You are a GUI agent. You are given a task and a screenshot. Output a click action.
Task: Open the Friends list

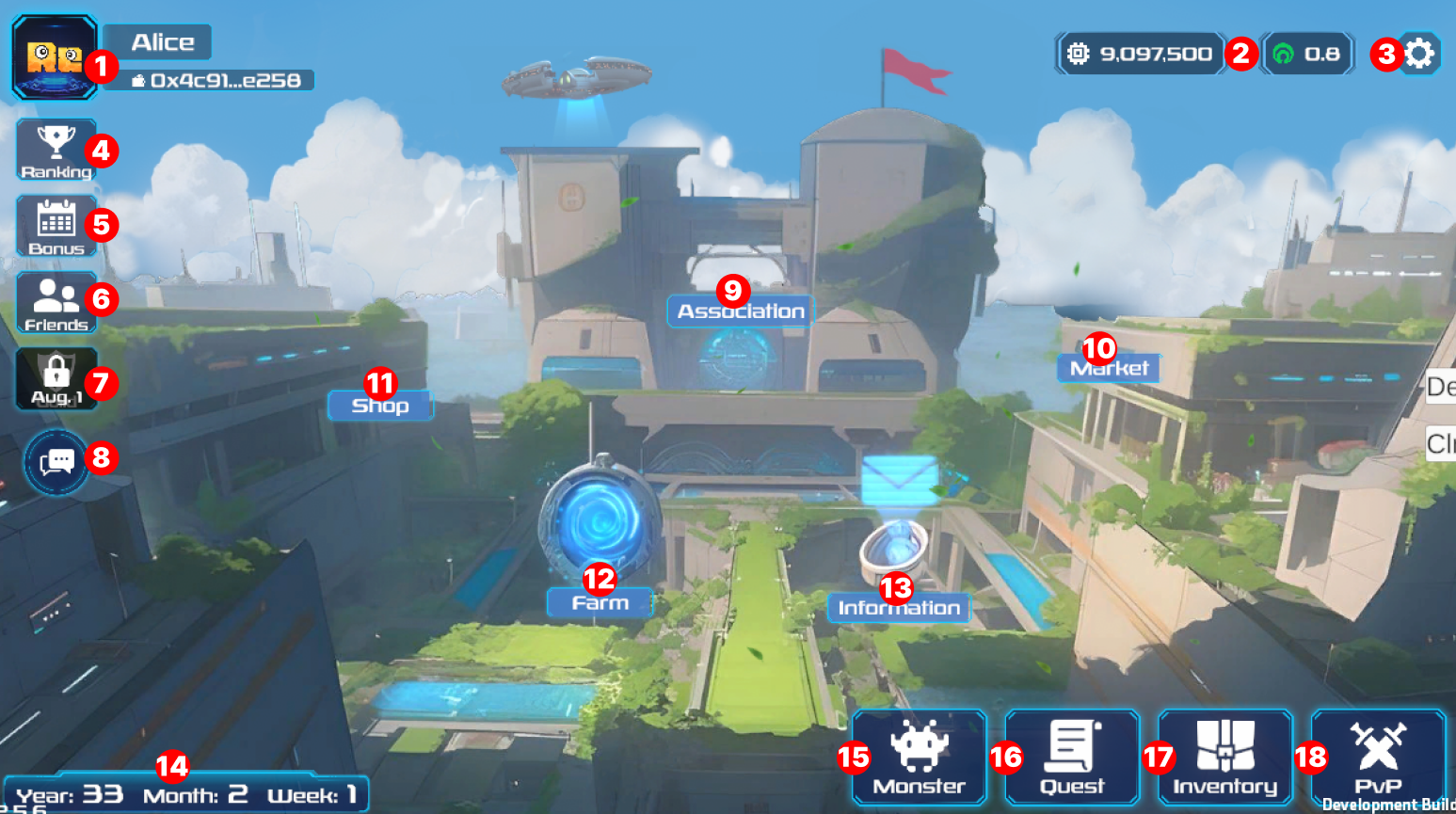tap(56, 302)
